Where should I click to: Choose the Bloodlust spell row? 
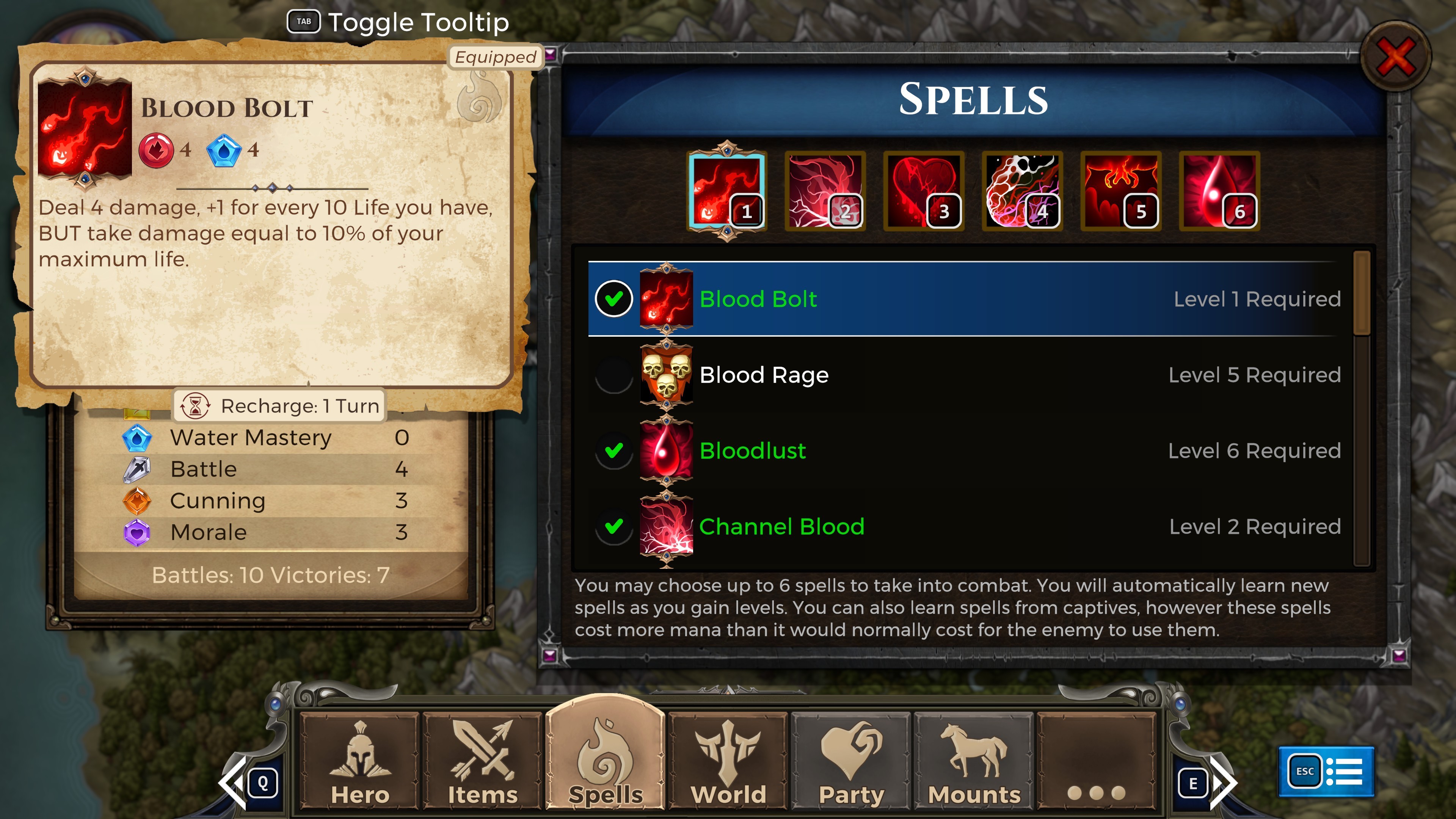pyautogui.click(x=961, y=450)
